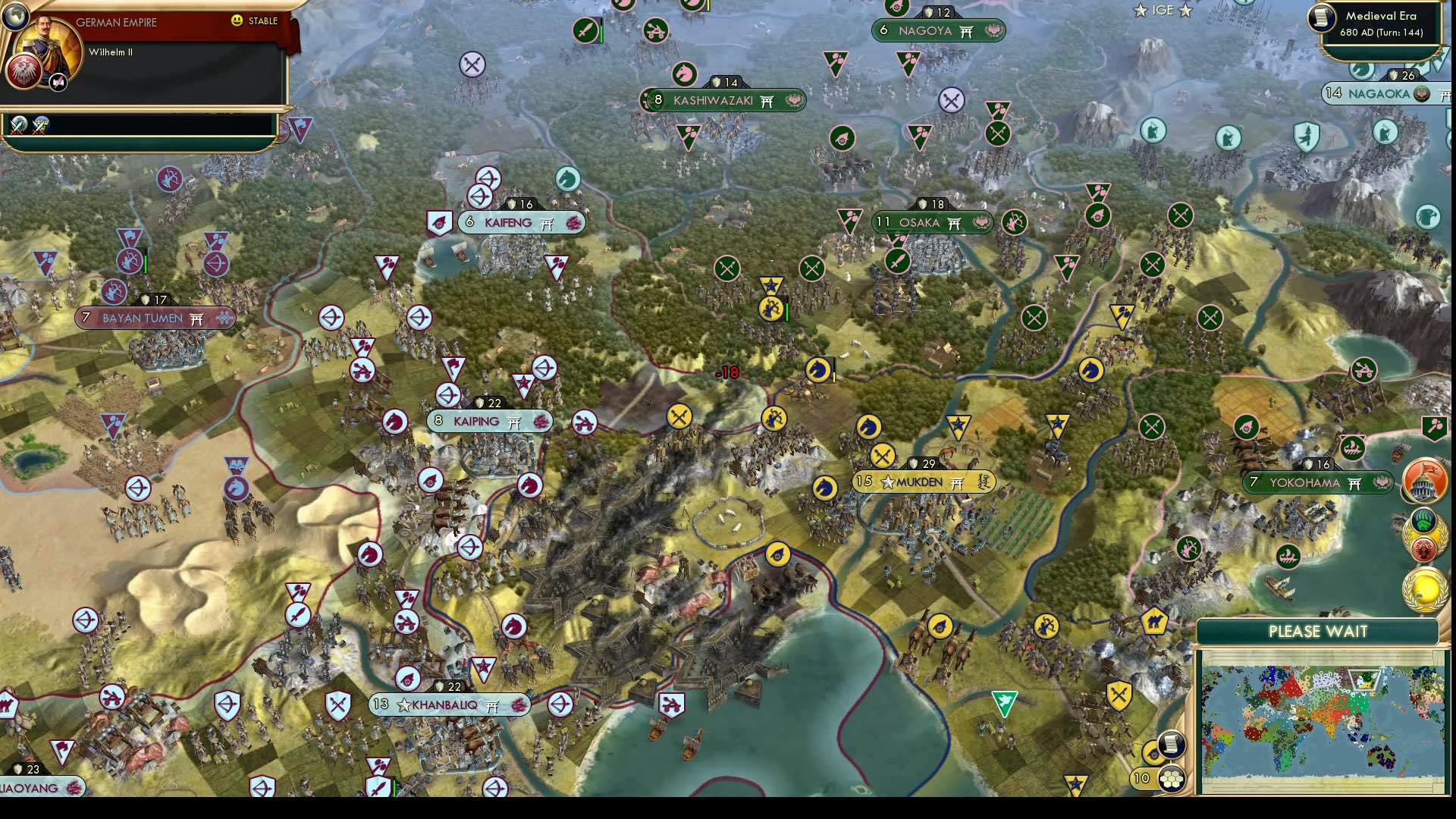1456x819 pixels.
Task: Click the crossed-weapons shield flag above the minimap
Action: pos(1121,694)
